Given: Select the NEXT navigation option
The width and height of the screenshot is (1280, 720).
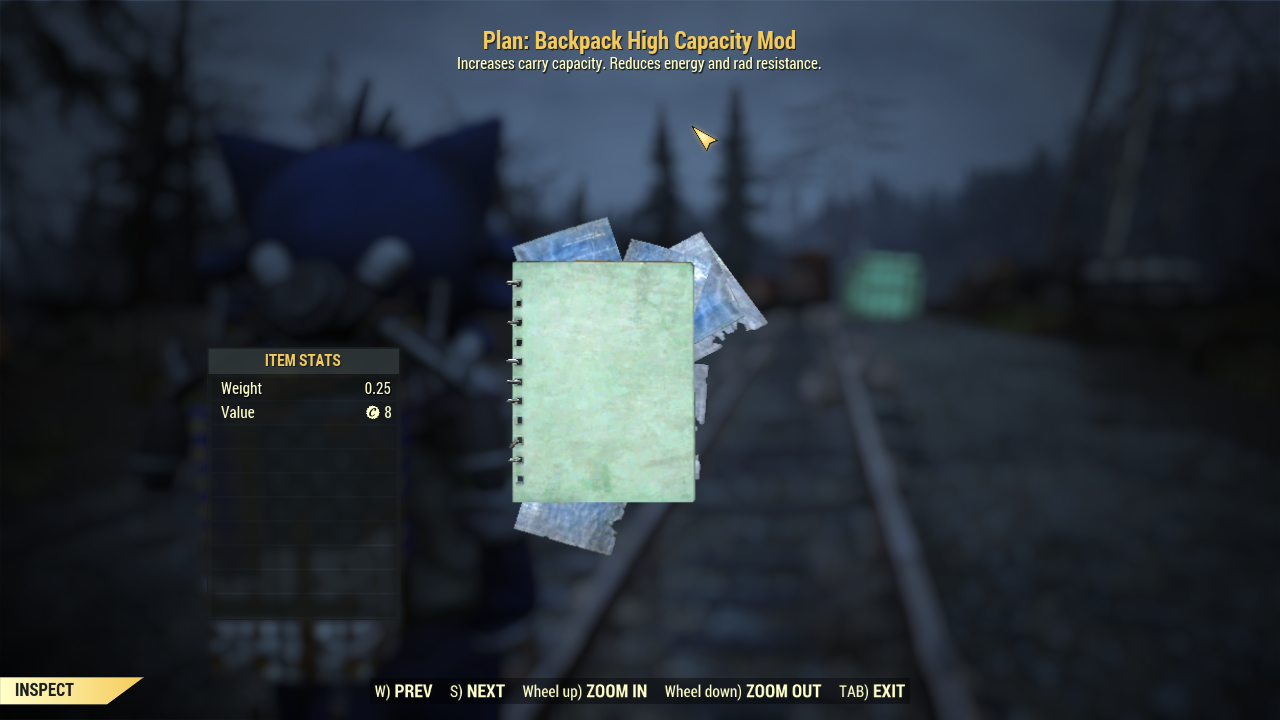Looking at the screenshot, I should 476,691.
